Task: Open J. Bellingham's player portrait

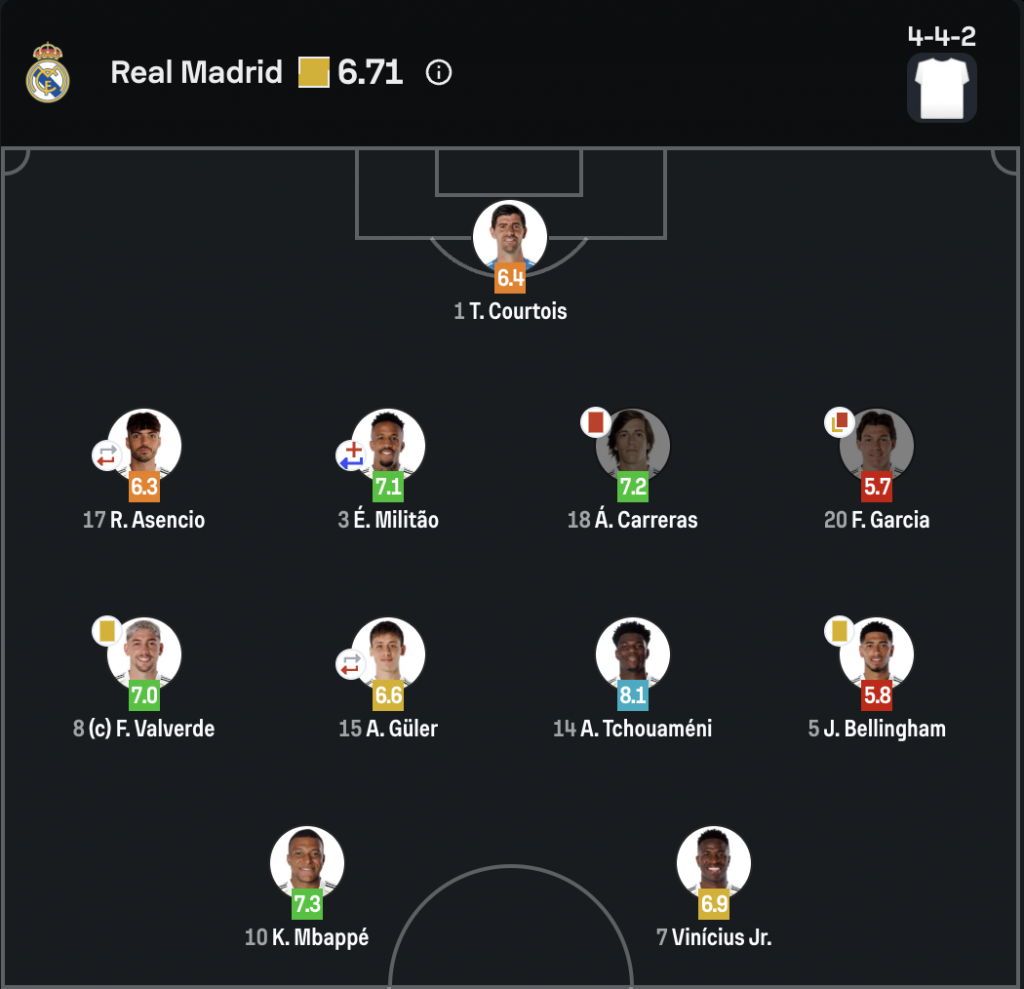Action: (877, 654)
